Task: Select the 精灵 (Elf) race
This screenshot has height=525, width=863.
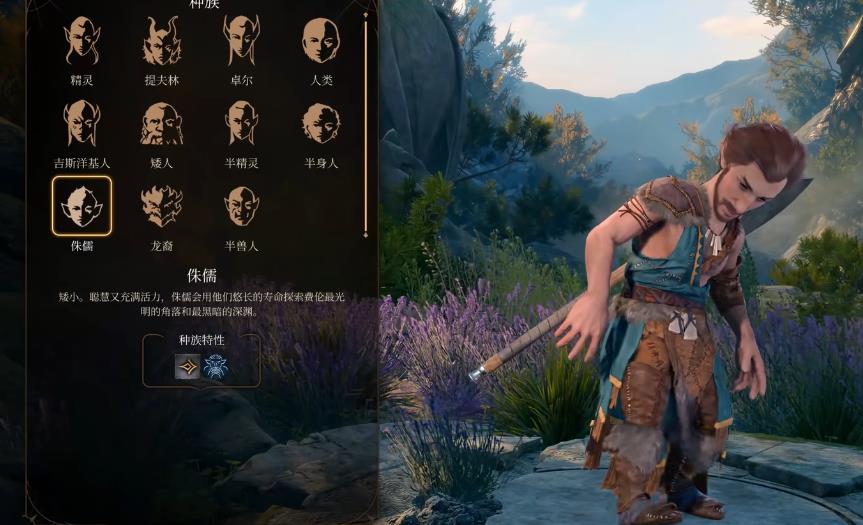Action: 82,40
